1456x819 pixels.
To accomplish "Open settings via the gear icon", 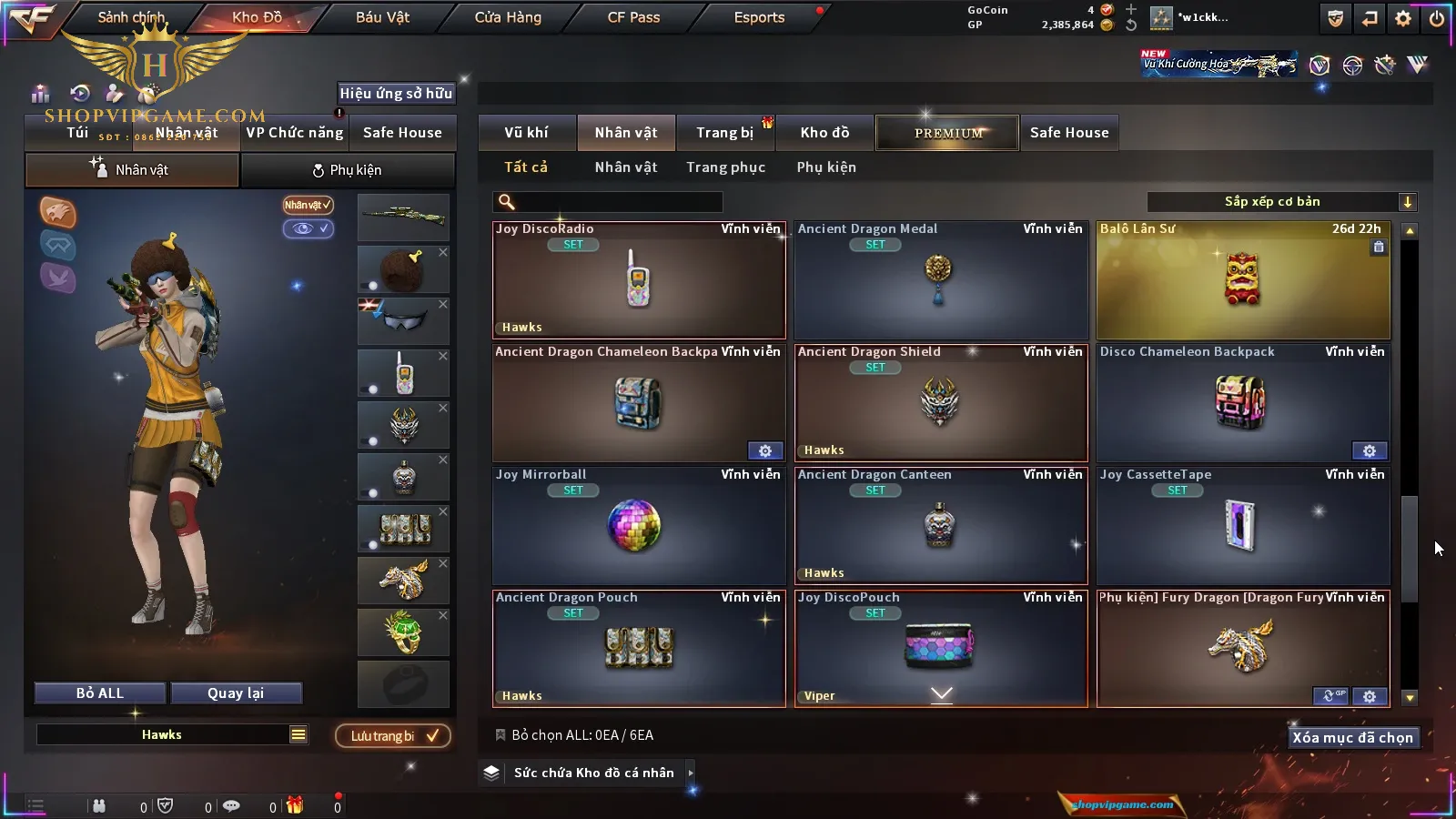I will click(x=1403, y=18).
